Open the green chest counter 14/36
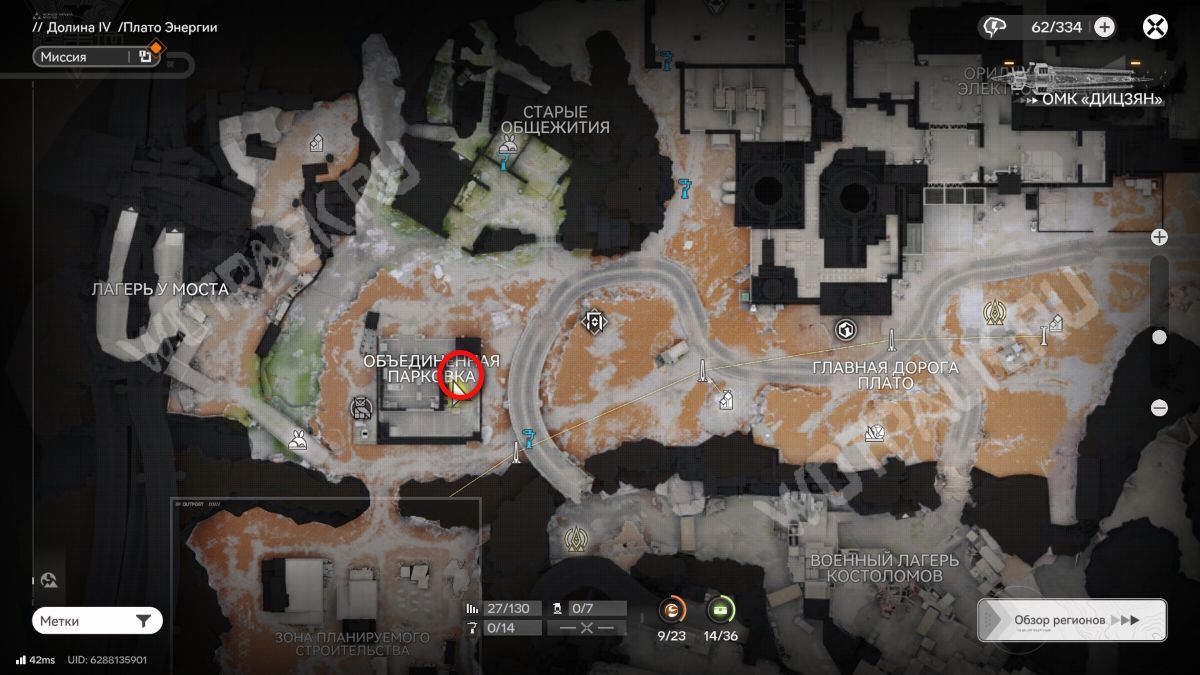This screenshot has height=675, width=1200. coord(720,609)
